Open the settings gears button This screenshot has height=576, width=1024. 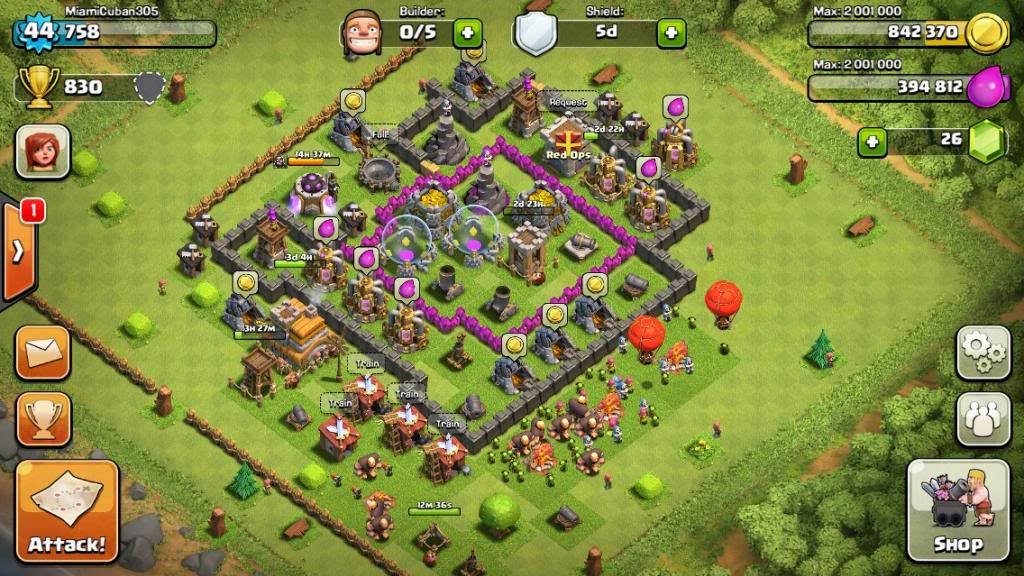coord(983,352)
